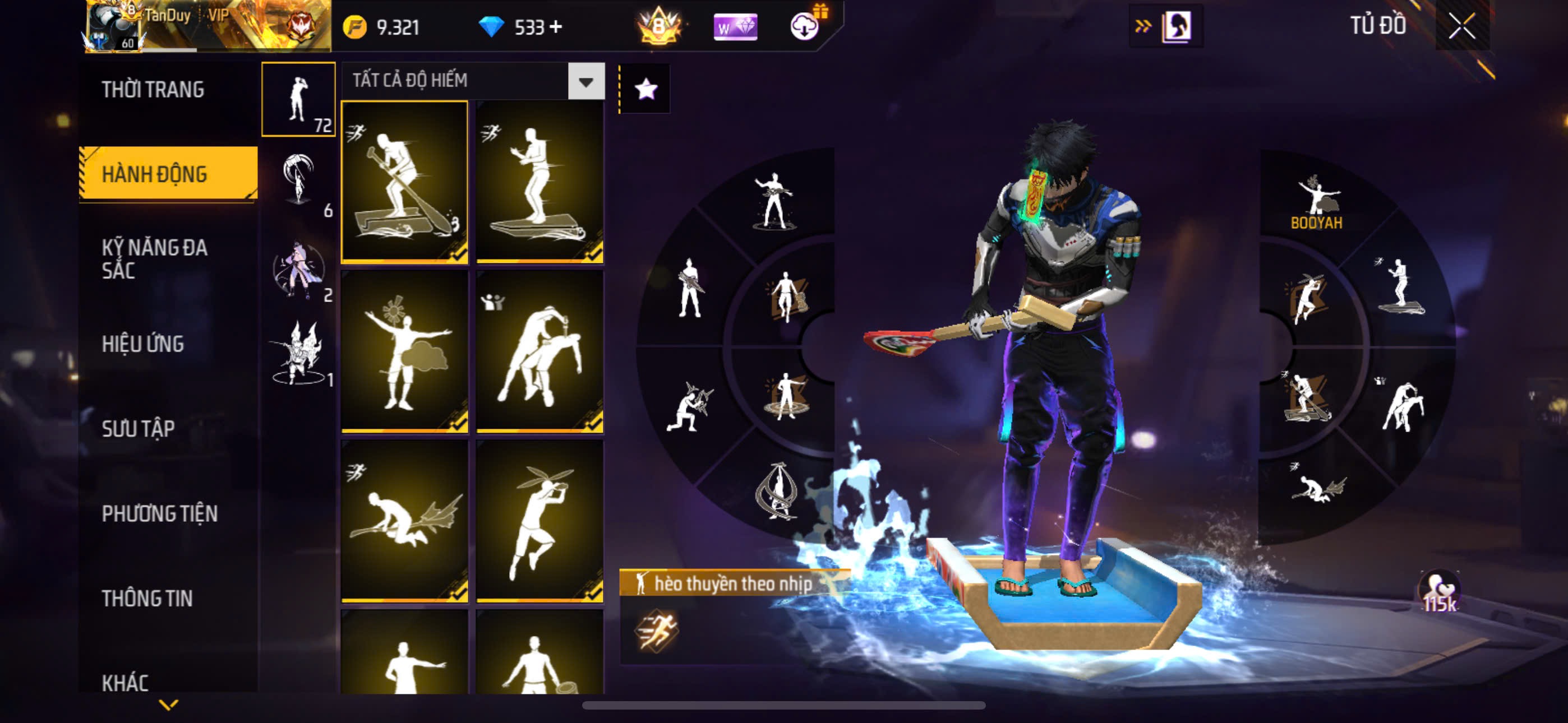Select the boat rowing emote tile

pos(405,182)
